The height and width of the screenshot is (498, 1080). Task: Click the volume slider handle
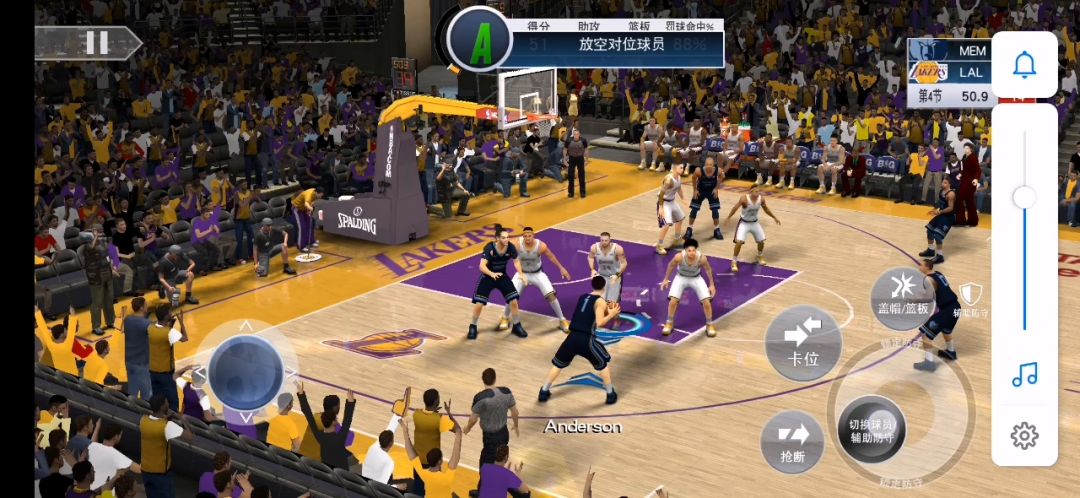[x=1024, y=197]
